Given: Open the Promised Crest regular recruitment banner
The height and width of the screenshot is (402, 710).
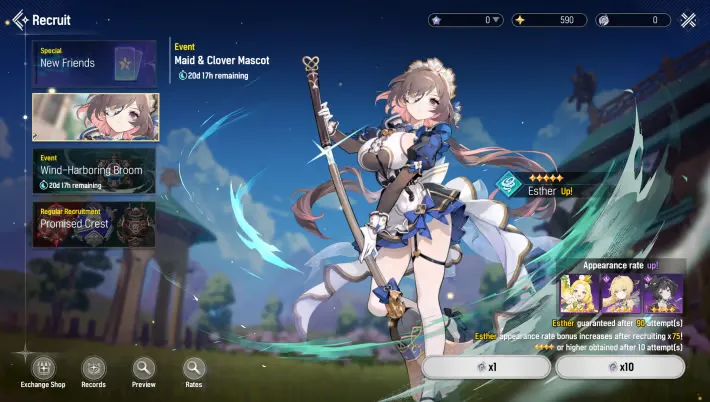Looking at the screenshot, I should (94, 224).
